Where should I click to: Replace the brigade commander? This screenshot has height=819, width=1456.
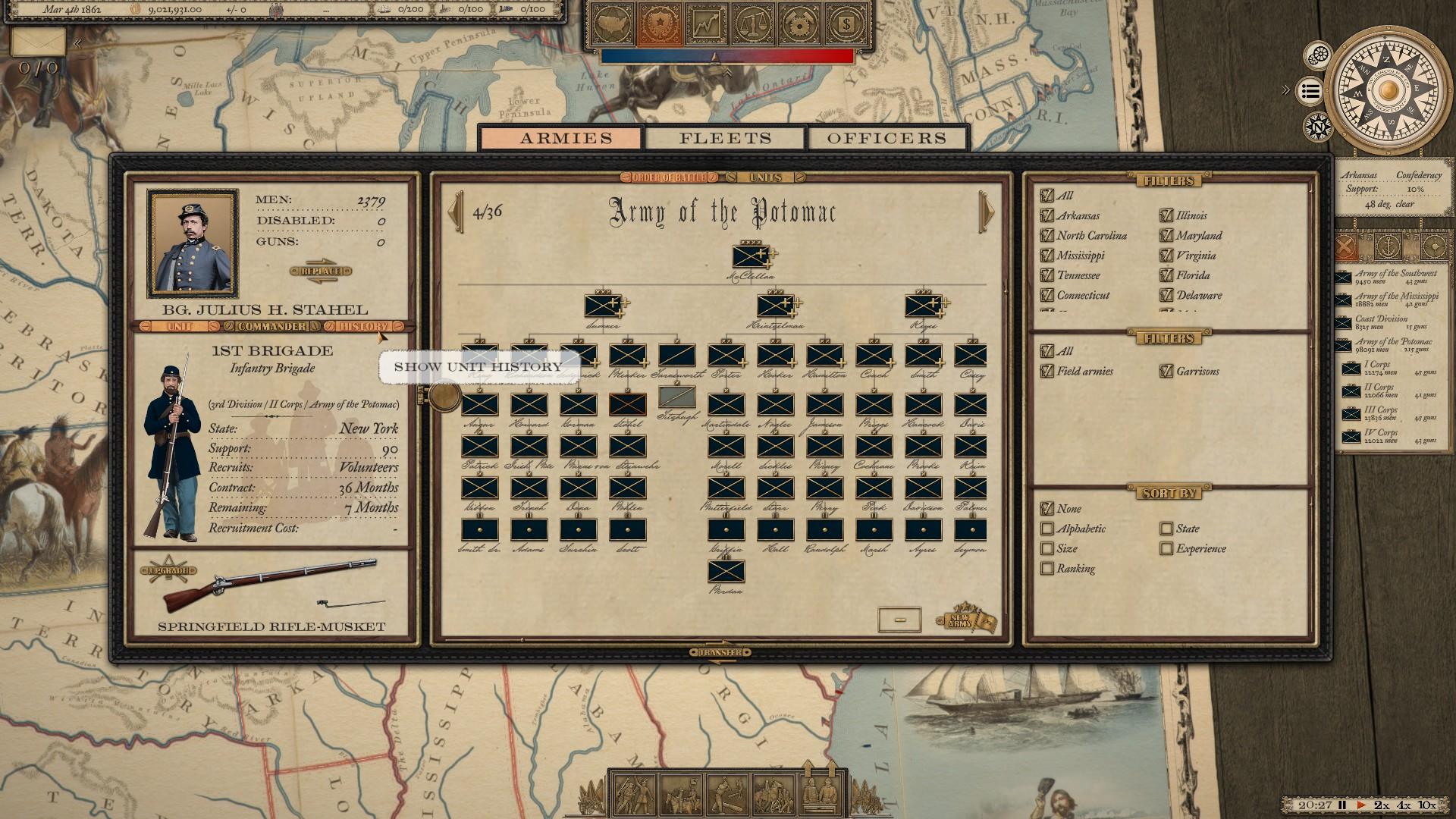pos(321,271)
